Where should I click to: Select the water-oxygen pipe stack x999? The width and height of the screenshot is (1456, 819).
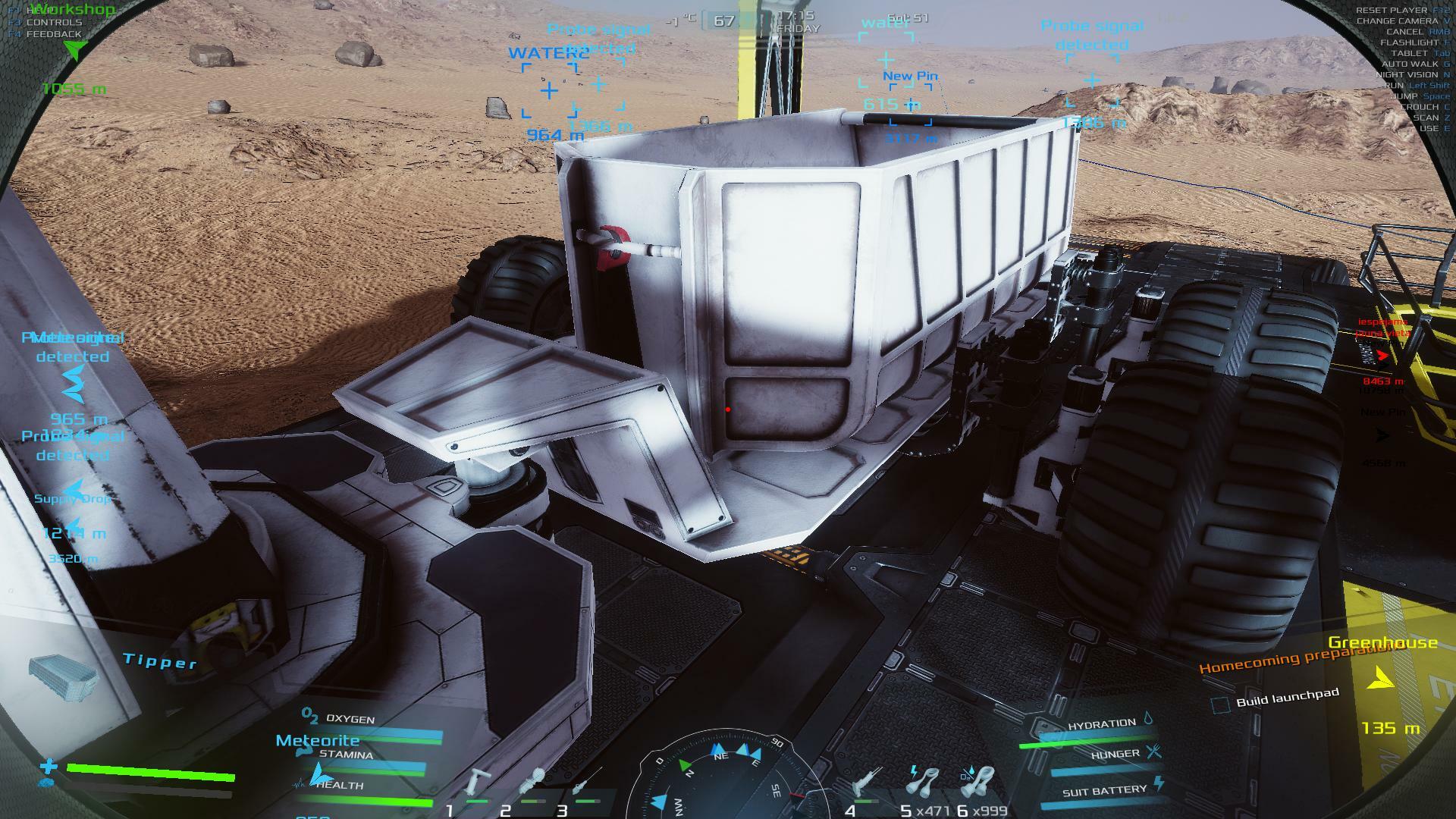978,781
